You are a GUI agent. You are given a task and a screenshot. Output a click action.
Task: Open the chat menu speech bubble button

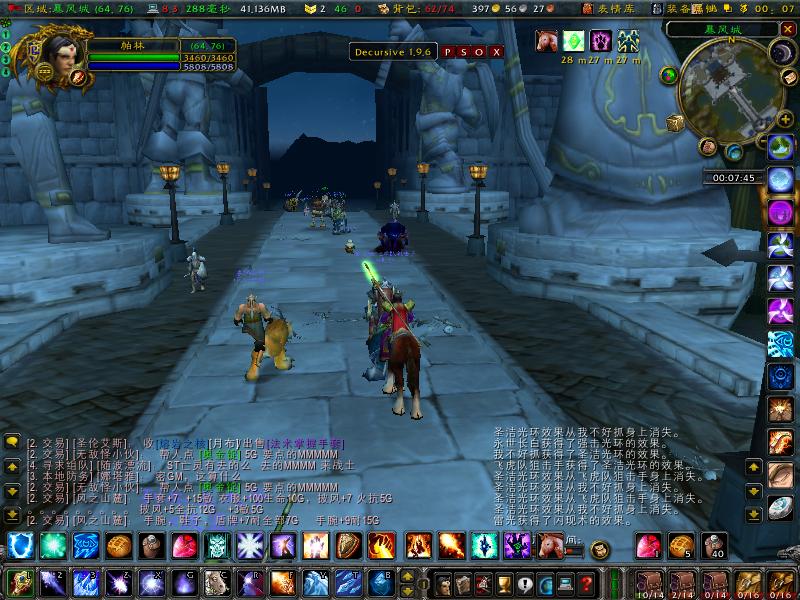(x=12, y=441)
